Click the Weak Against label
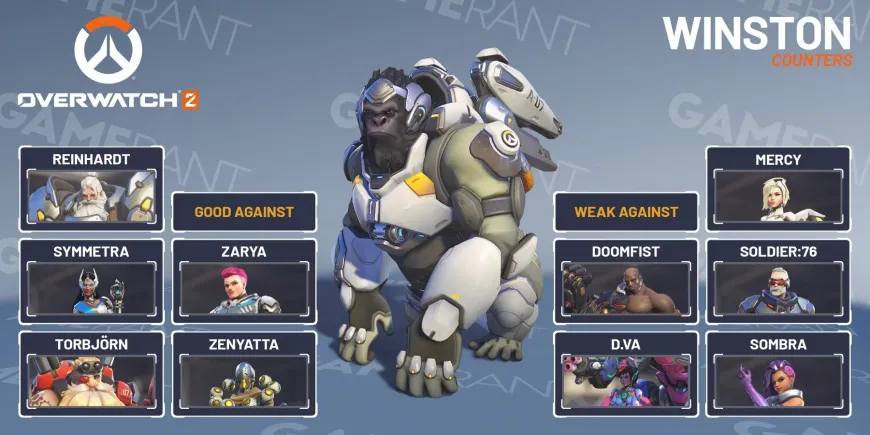This screenshot has height=435, width=870. 626,212
